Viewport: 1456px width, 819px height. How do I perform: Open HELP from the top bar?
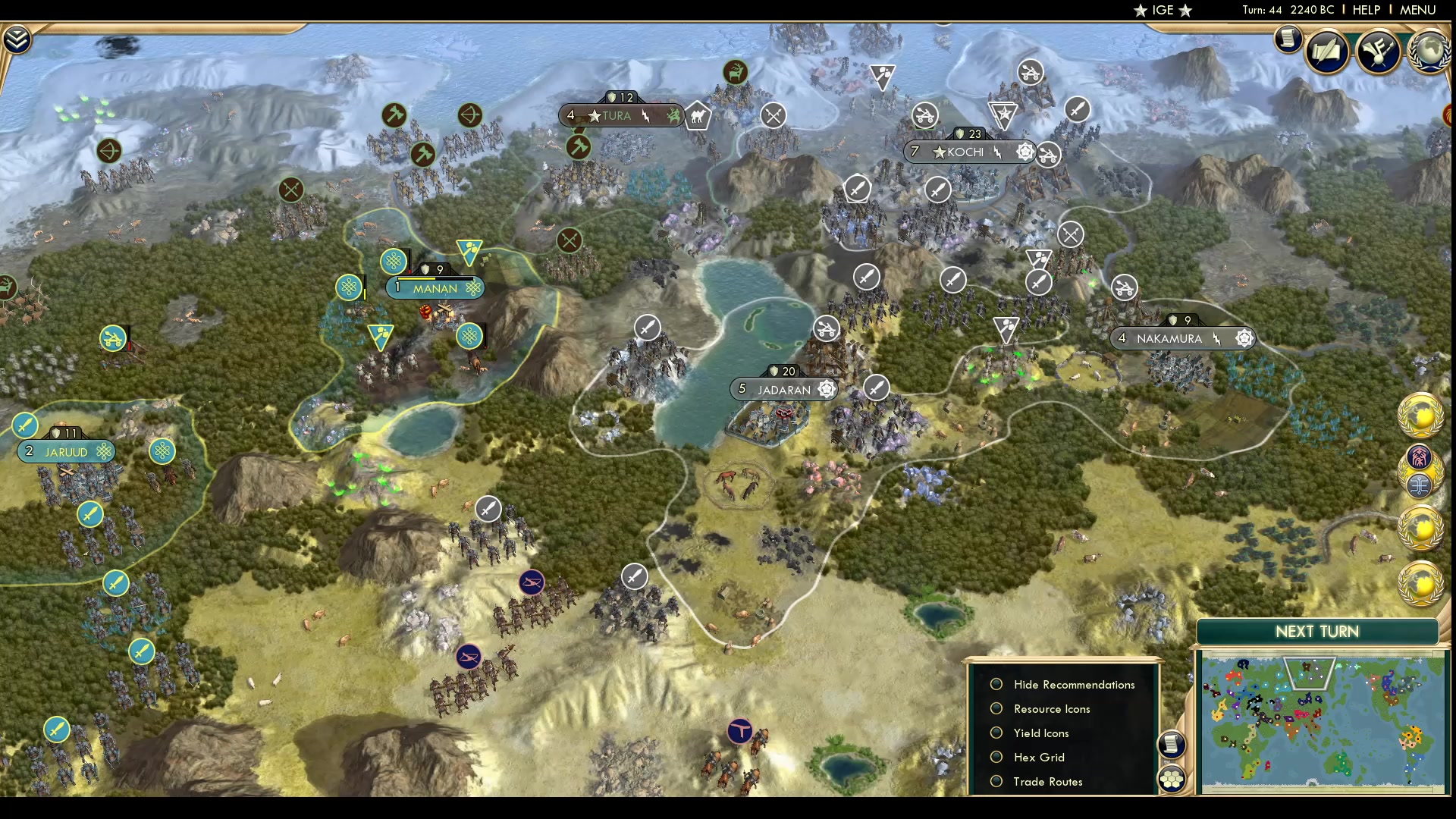tap(1365, 10)
